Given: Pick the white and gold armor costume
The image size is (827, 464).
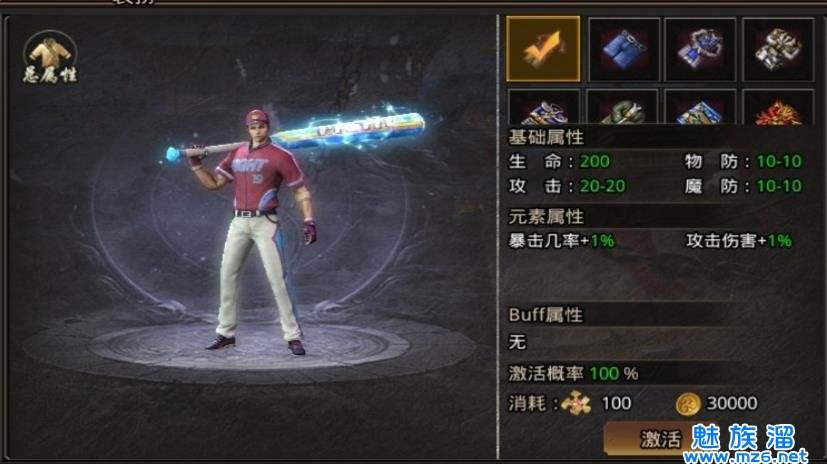Looking at the screenshot, I should (x=777, y=49).
